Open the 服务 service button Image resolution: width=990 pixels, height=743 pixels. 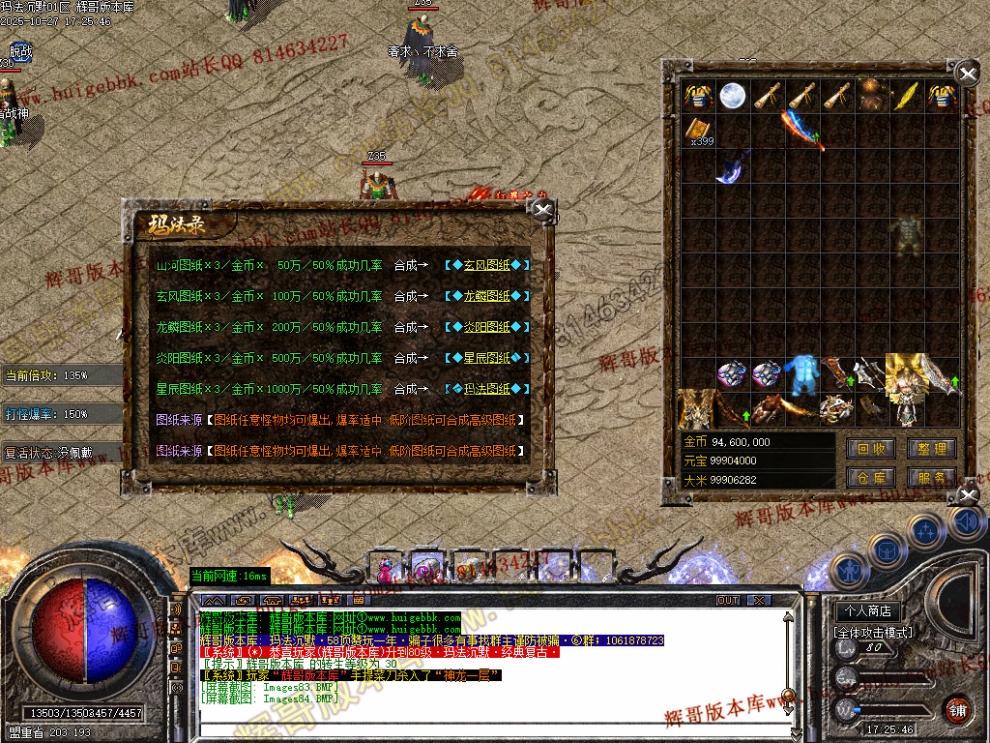[931, 478]
